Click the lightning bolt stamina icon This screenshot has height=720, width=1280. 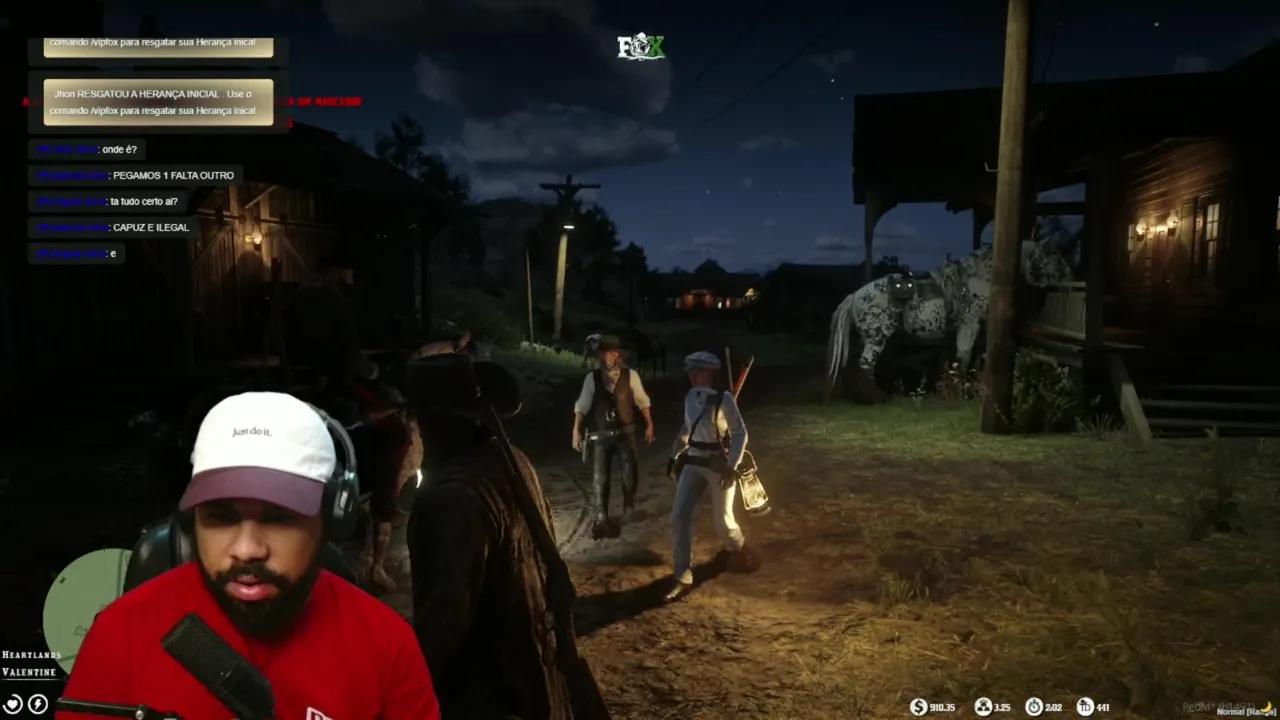37,704
